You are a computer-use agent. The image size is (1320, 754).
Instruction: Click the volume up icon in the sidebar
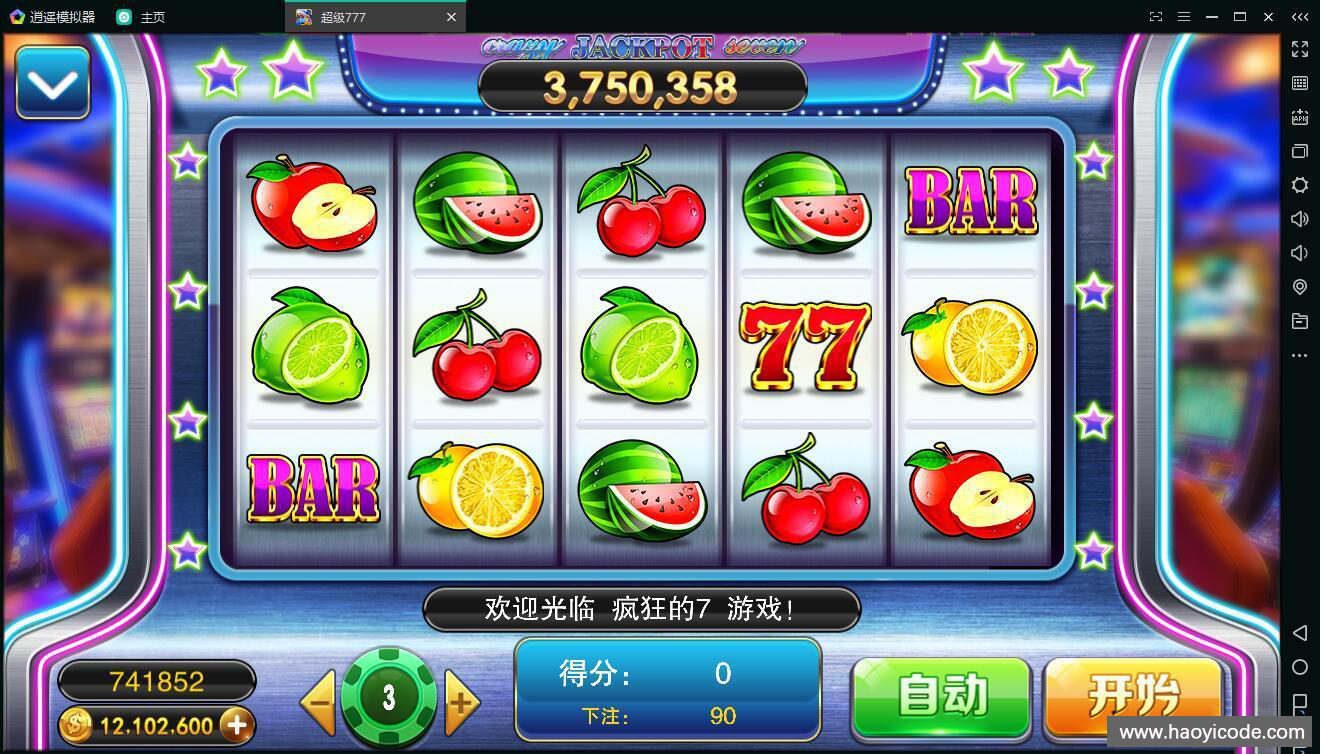tap(1300, 219)
